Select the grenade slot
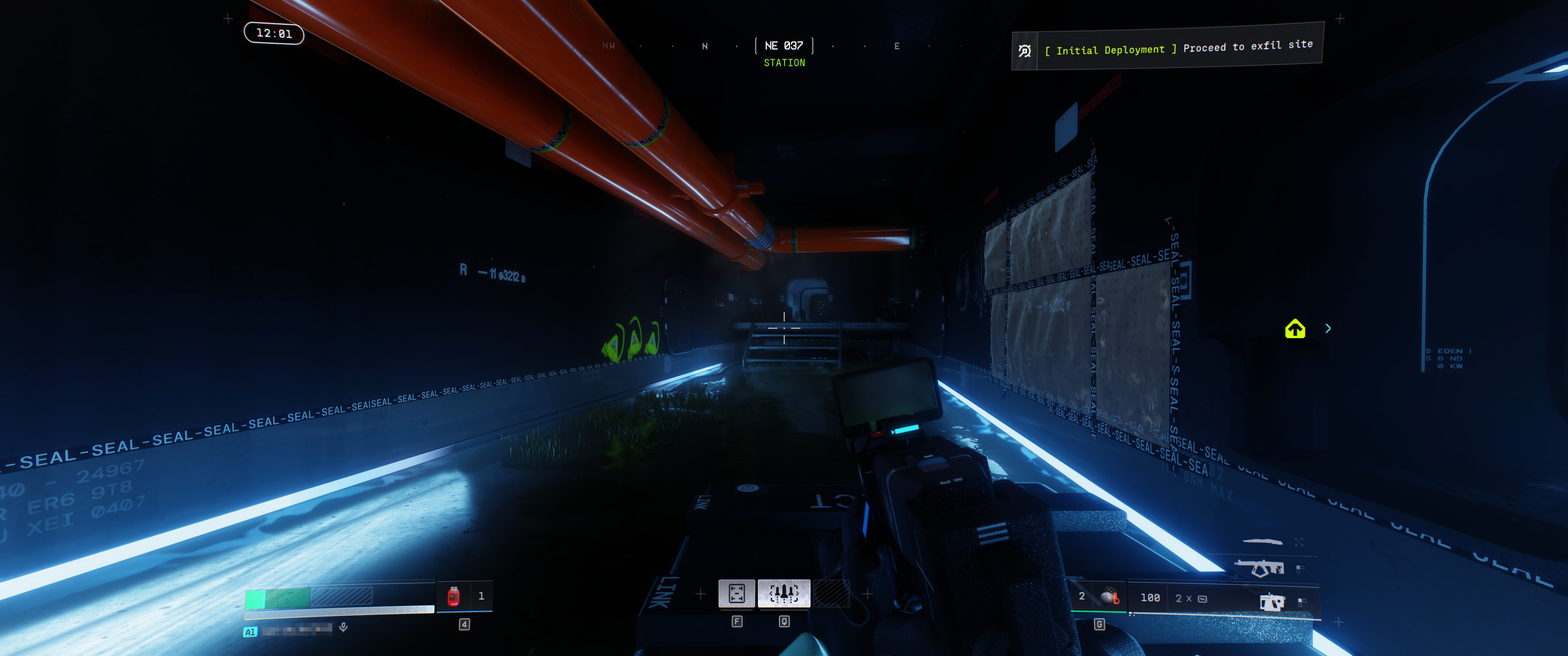 tap(1109, 597)
